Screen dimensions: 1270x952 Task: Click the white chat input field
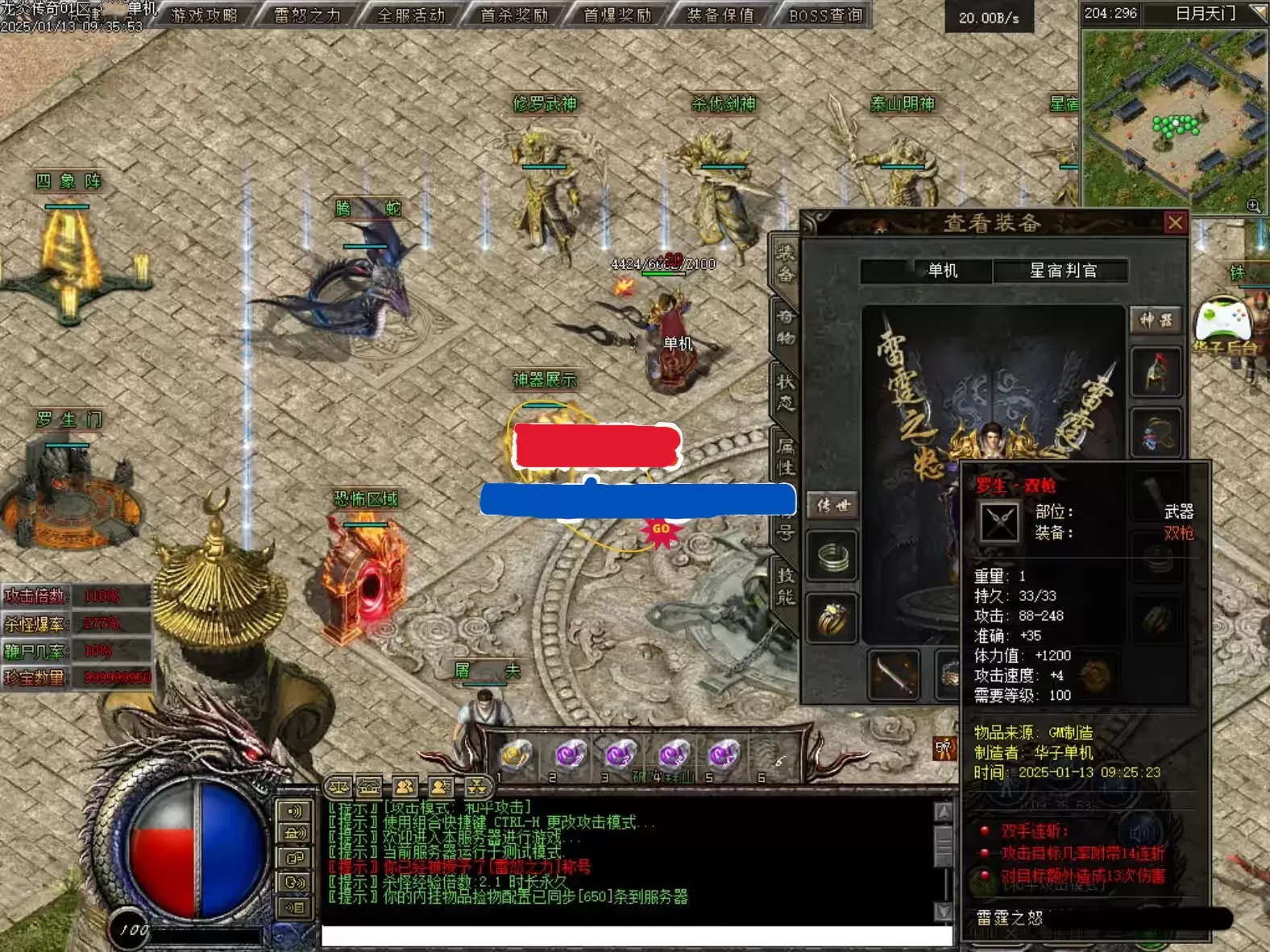[637, 936]
